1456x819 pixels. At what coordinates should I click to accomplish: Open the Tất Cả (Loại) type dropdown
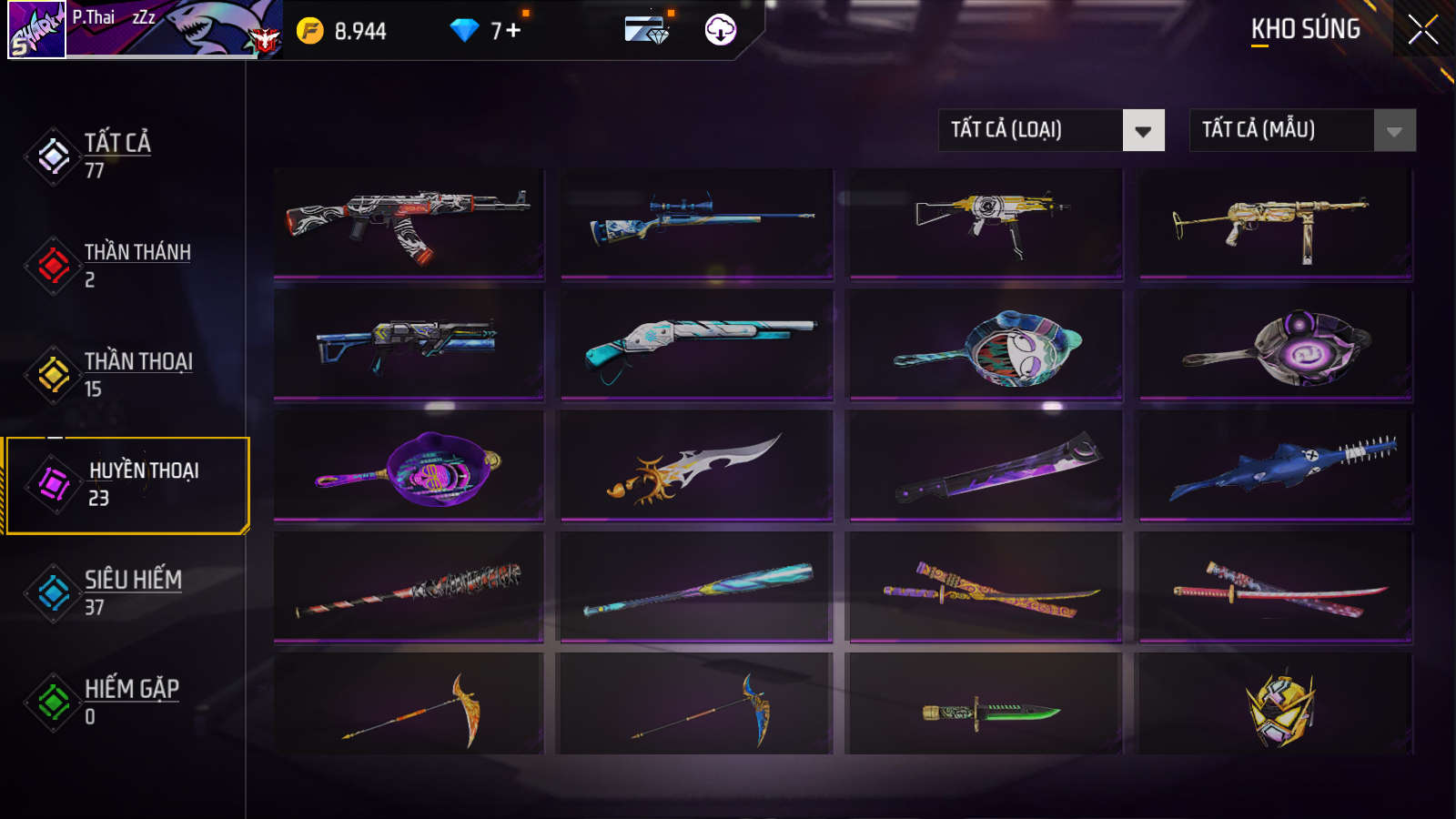pyautogui.click(x=1051, y=130)
